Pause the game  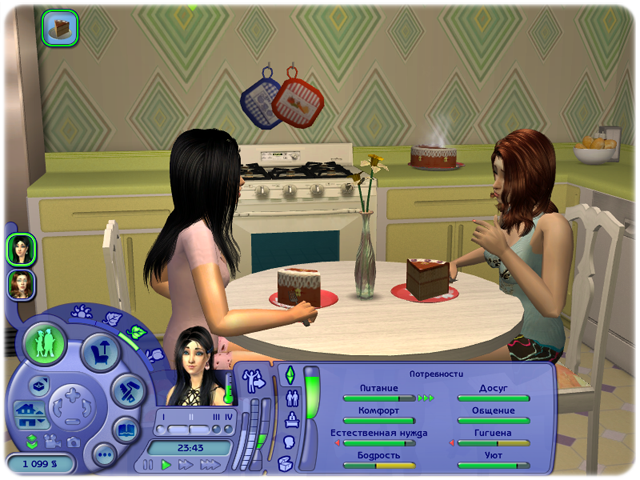[x=149, y=465]
